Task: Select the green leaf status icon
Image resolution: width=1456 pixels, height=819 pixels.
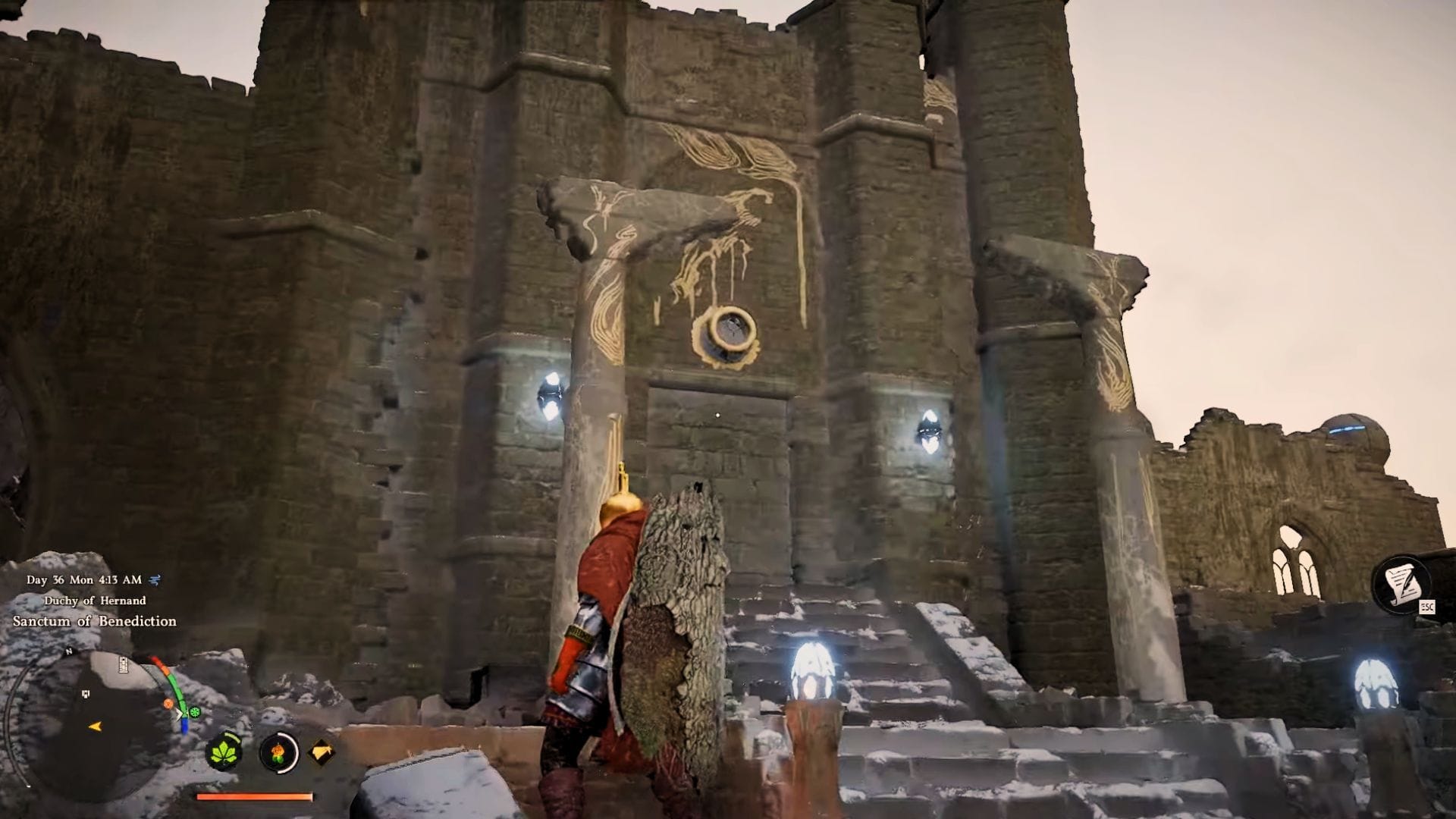Action: point(224,752)
